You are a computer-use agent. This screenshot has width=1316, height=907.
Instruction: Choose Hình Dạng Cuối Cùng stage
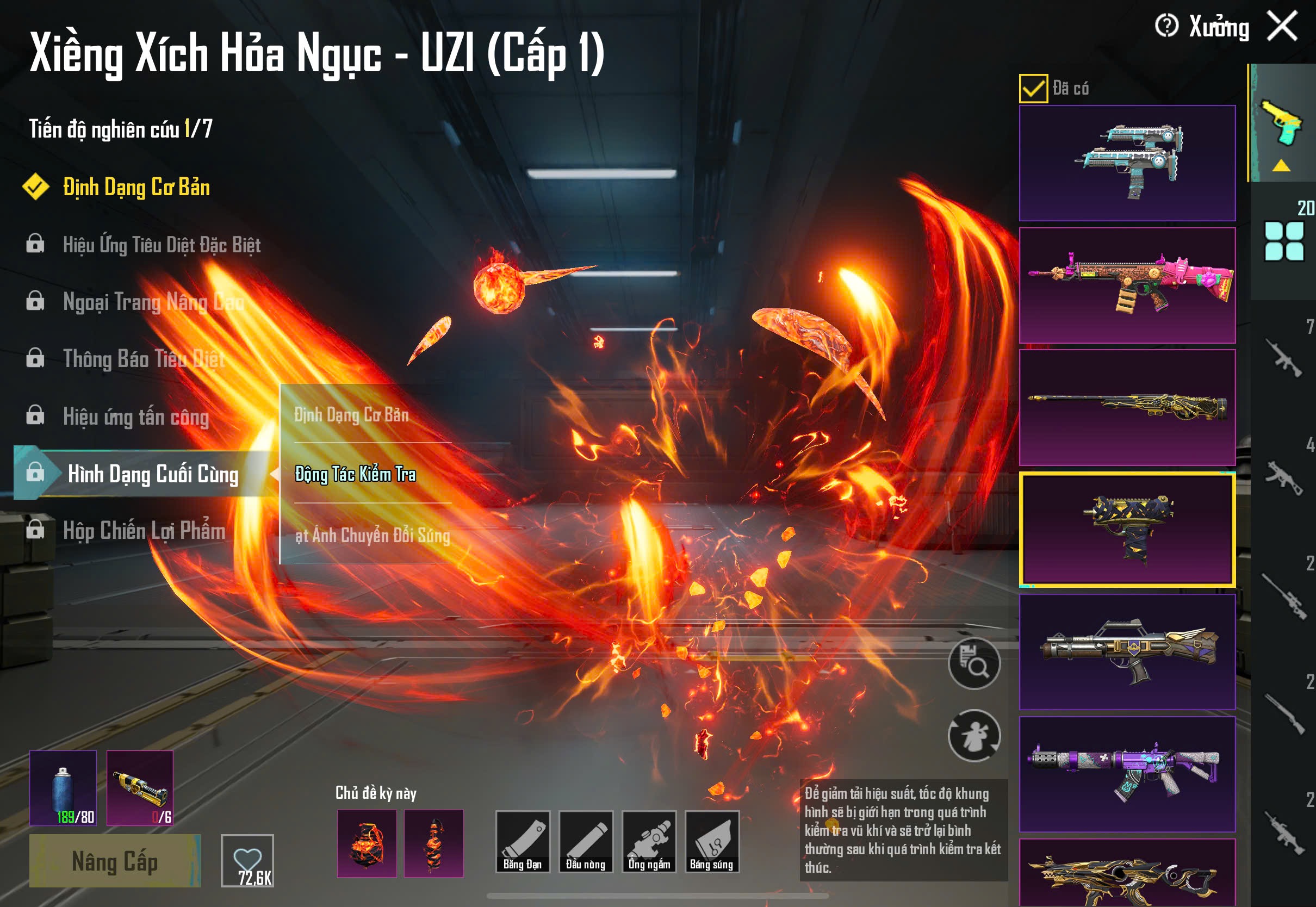[x=152, y=474]
